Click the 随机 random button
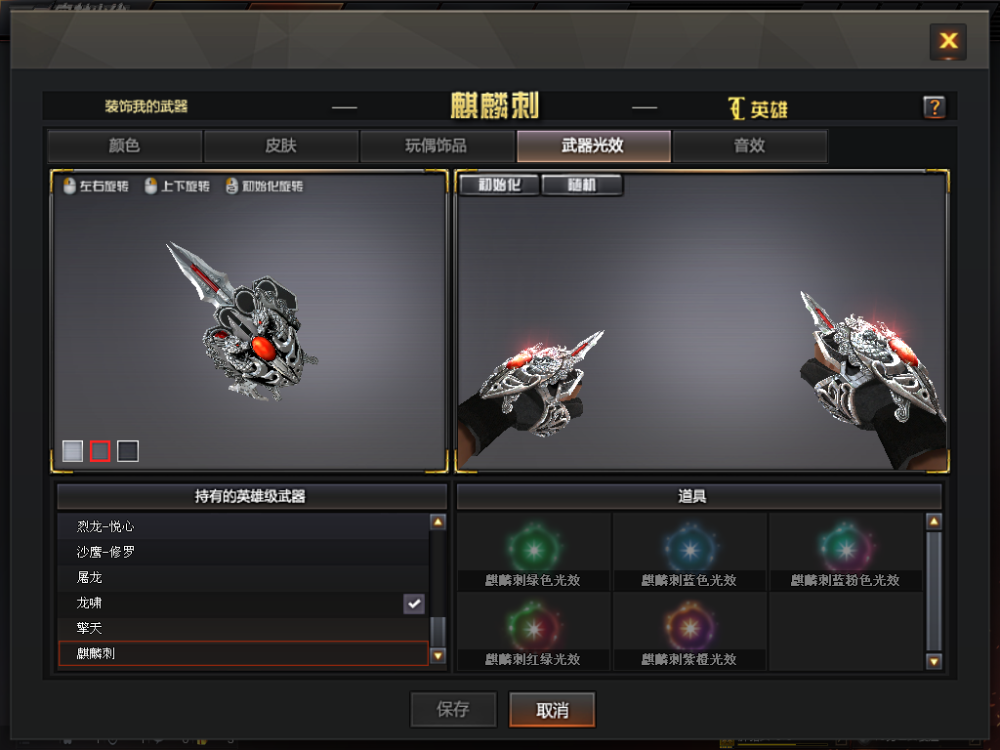 click(x=582, y=185)
